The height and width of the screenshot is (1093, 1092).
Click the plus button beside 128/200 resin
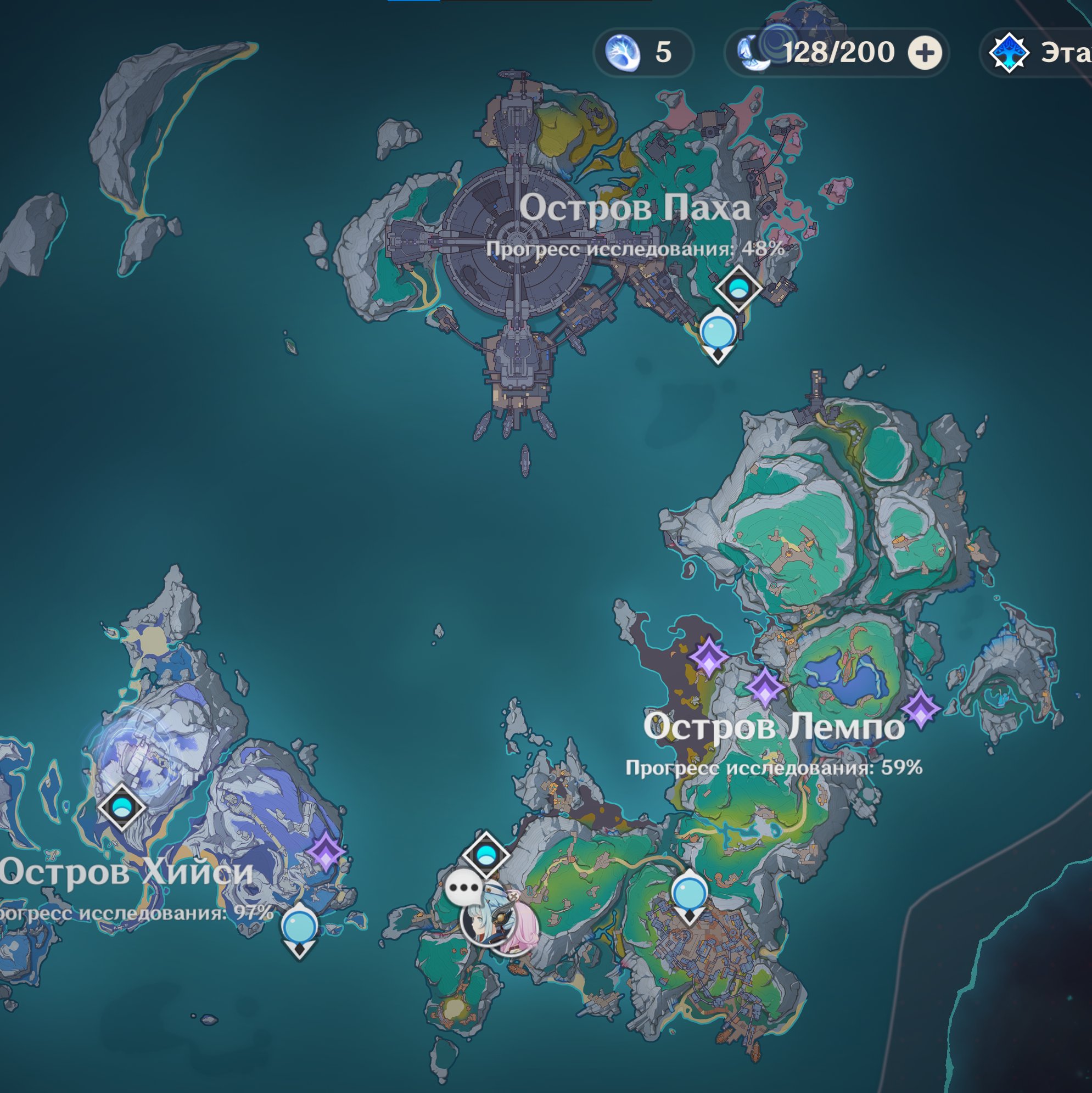(925, 53)
